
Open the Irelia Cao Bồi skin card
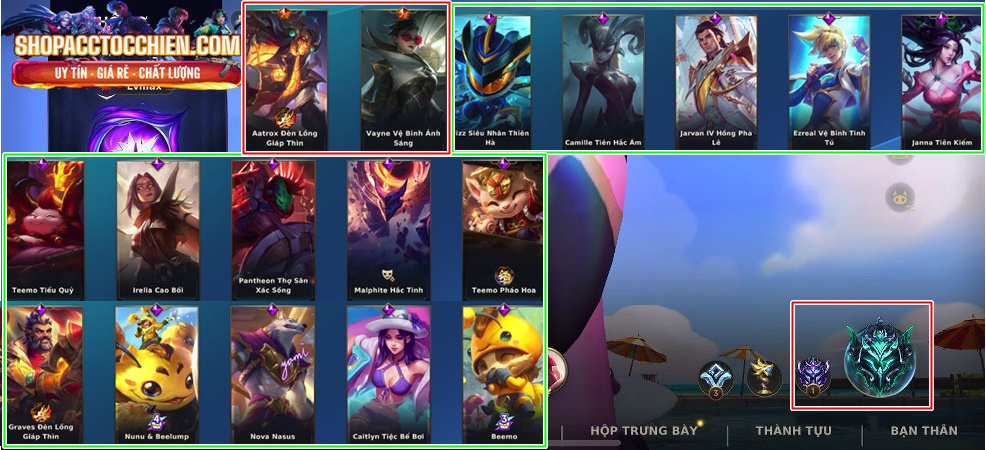point(157,230)
